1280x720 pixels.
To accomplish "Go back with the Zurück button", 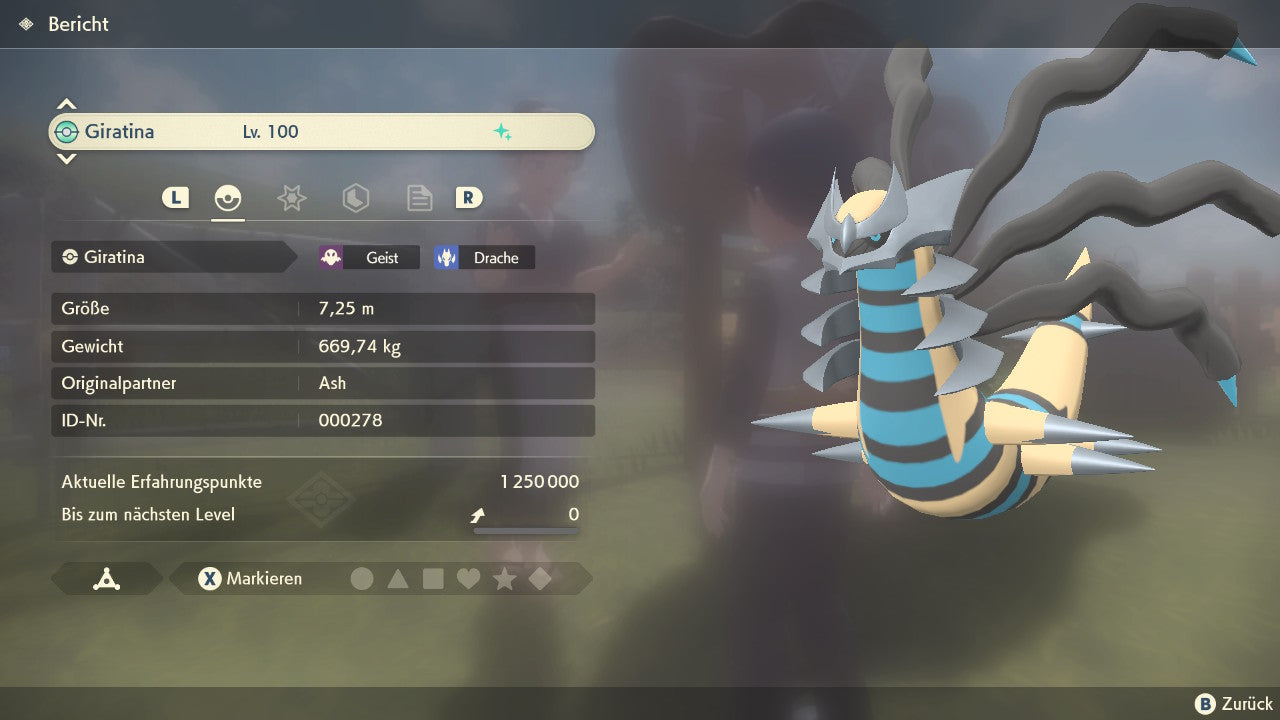I will click(1234, 704).
